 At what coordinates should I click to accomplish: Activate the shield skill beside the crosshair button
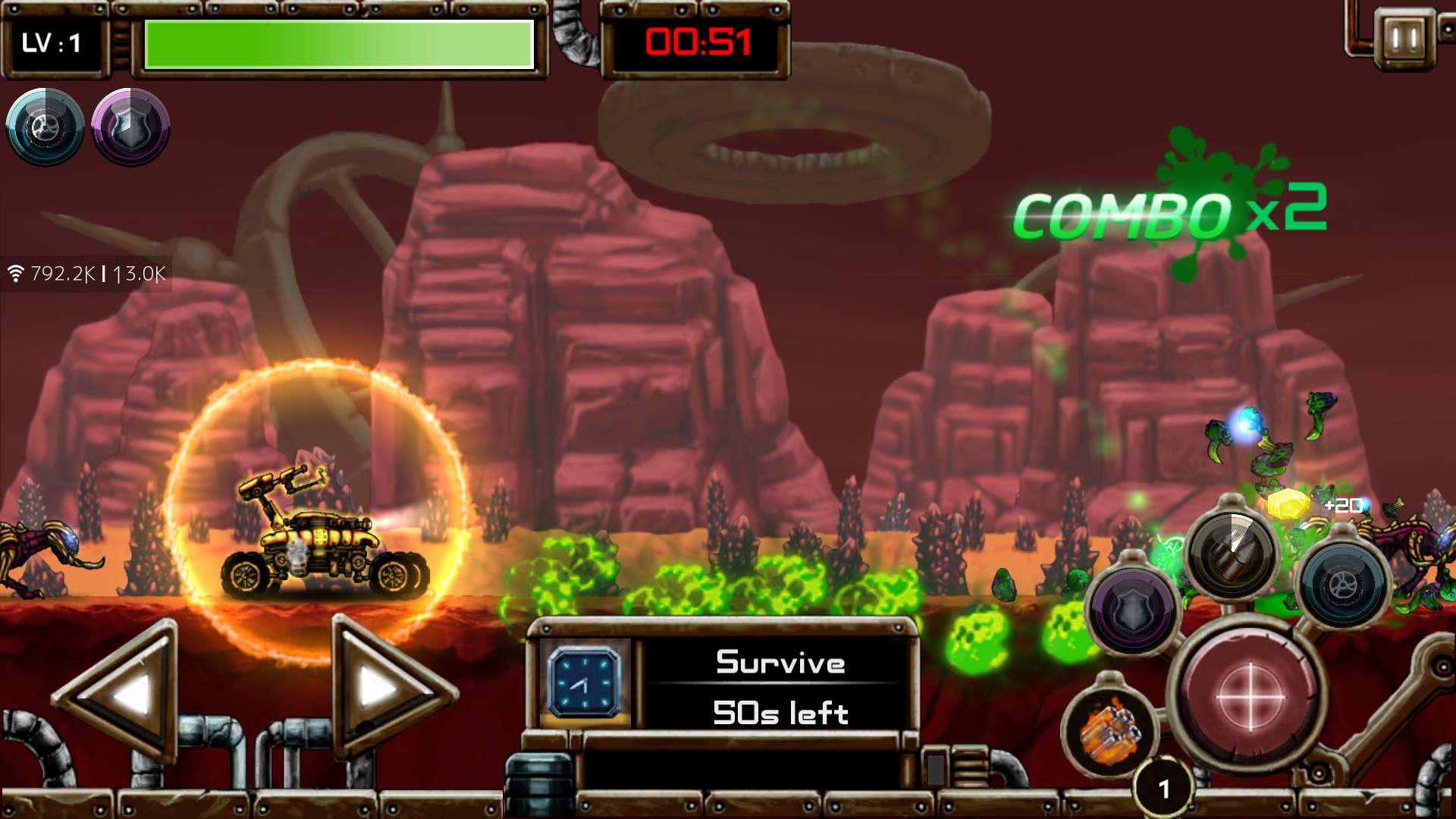[x=1132, y=610]
